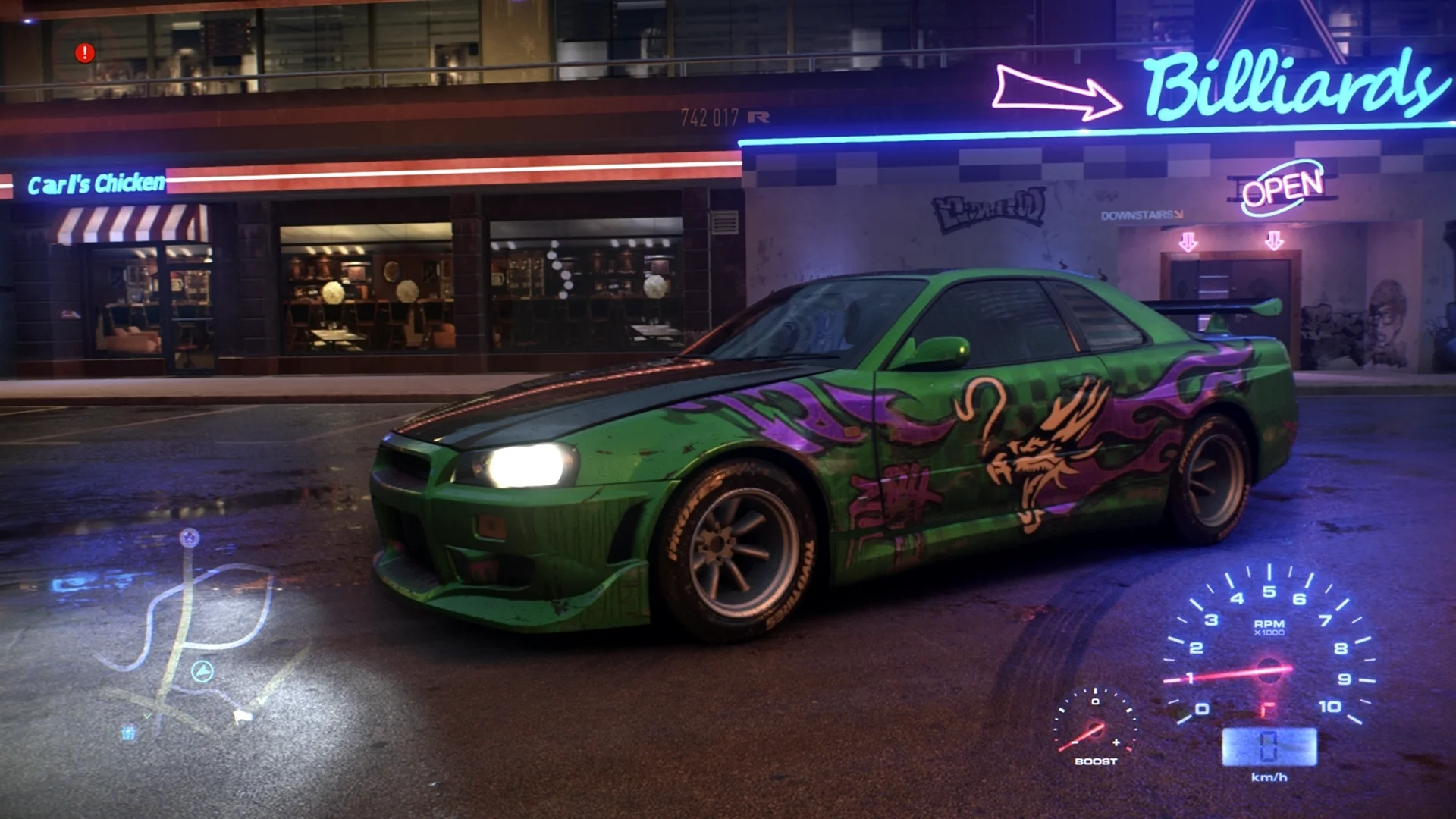Select the wrench garage marker on the minimap
The image size is (1456, 819).
pos(190,538)
